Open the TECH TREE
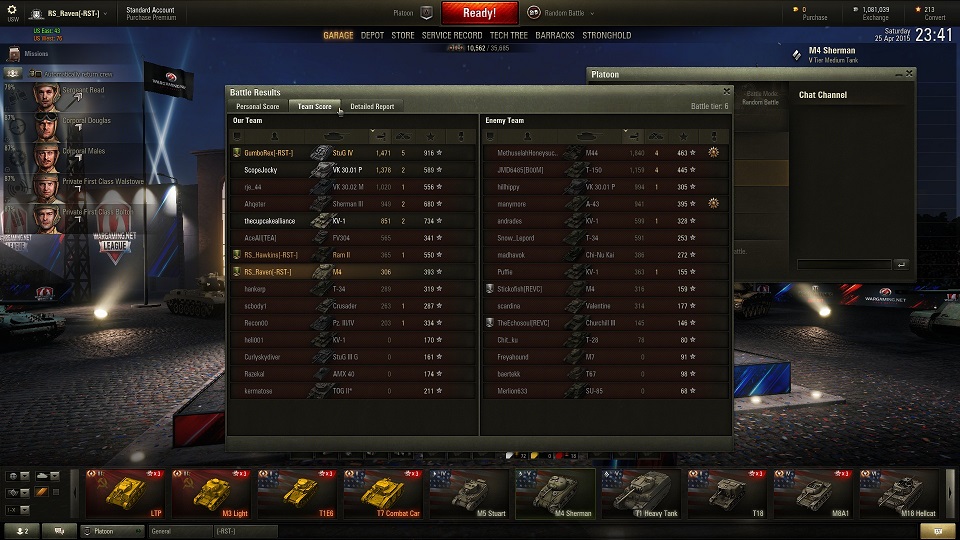960x540 pixels. tap(509, 35)
